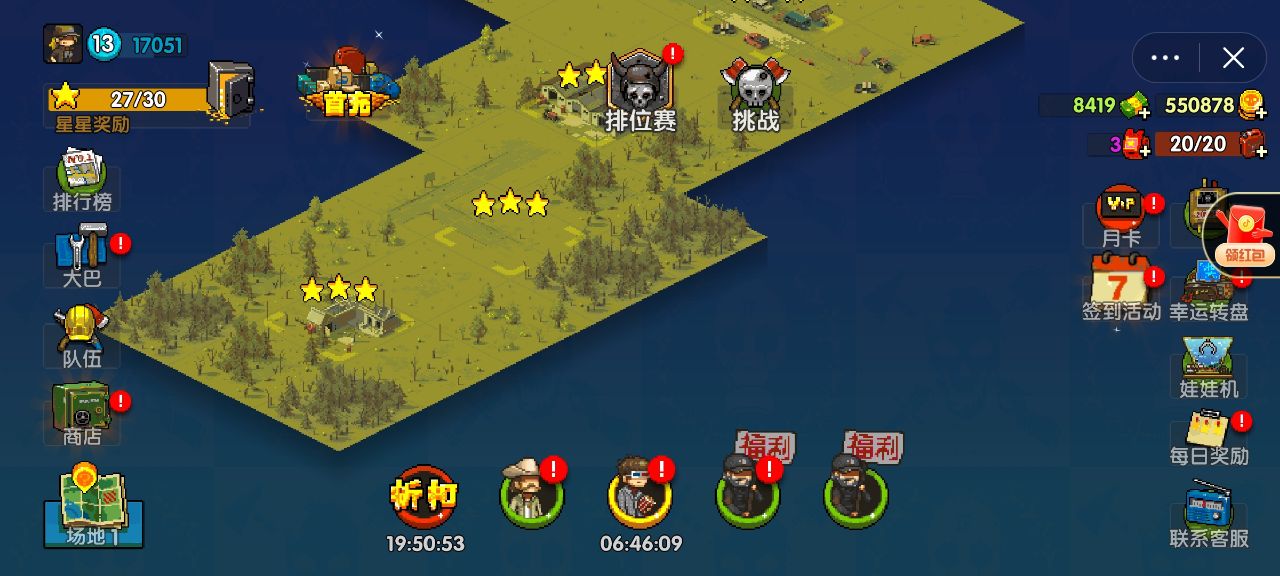
Task: Open the 商店 shop
Action: pos(82,413)
